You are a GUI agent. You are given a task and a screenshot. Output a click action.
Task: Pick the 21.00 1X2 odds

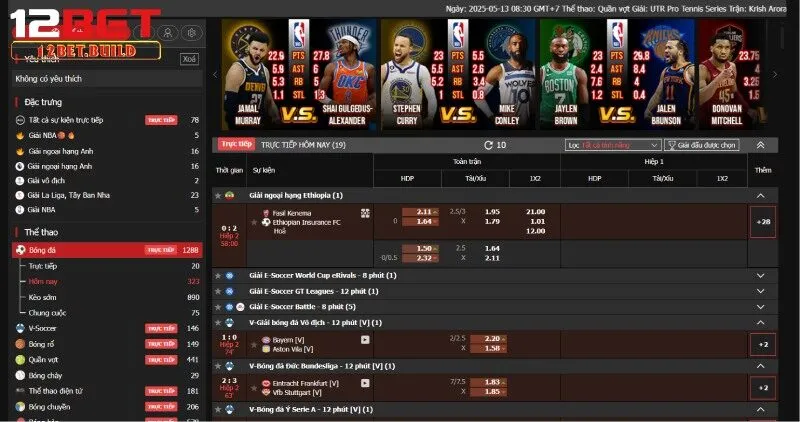pyautogui.click(x=535, y=212)
